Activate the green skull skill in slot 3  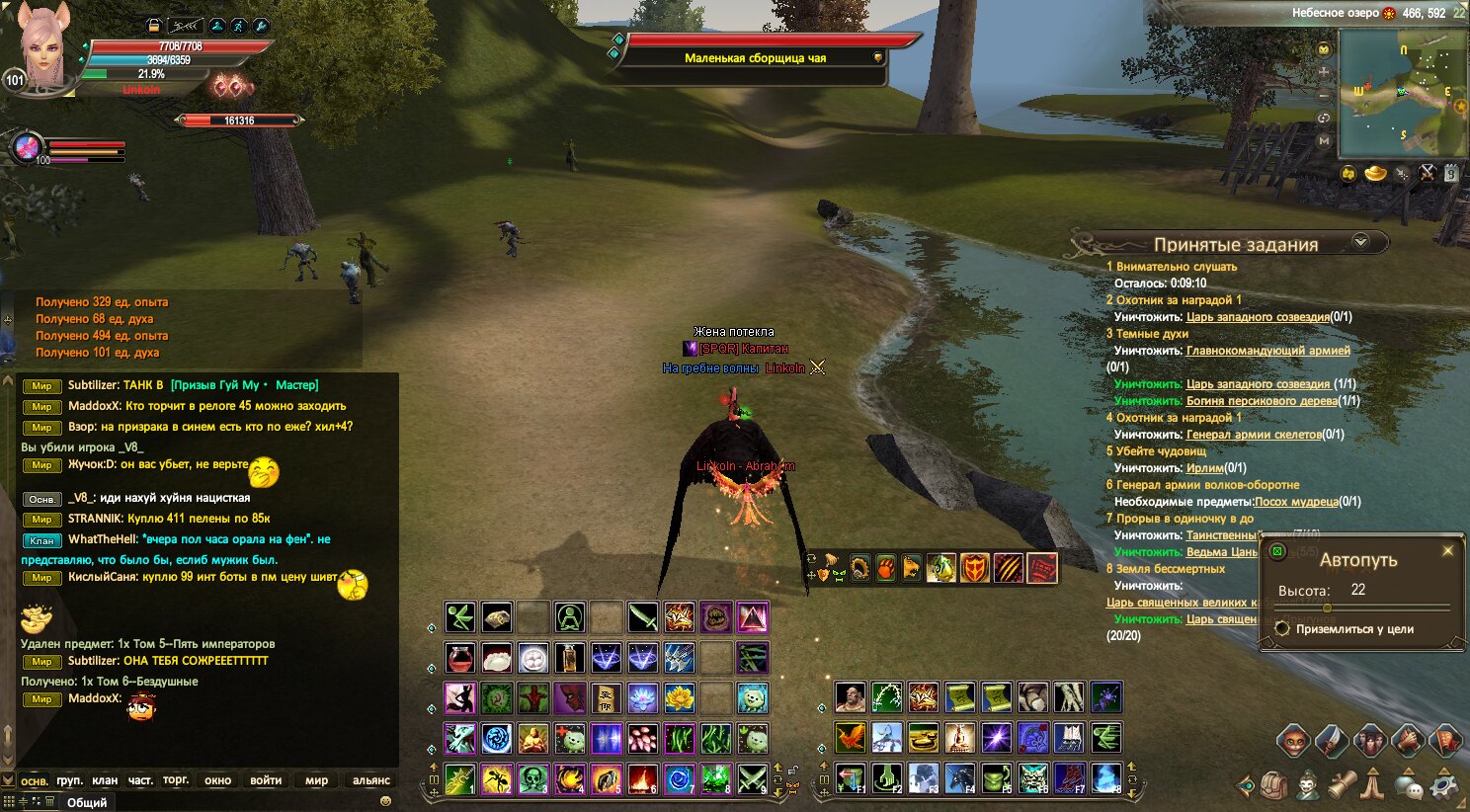(x=532, y=779)
